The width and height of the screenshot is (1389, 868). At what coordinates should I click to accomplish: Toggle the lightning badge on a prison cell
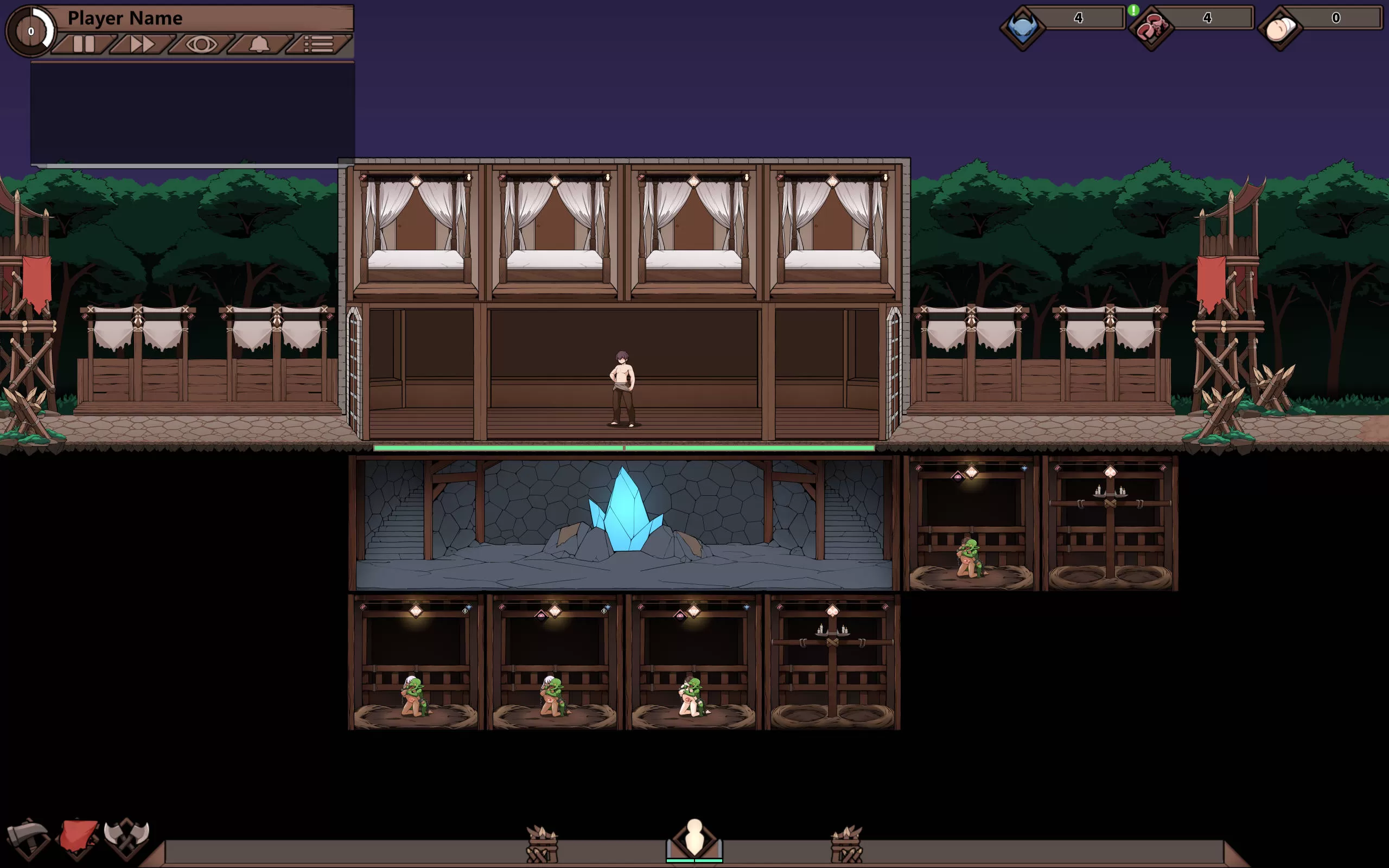(x=466, y=611)
